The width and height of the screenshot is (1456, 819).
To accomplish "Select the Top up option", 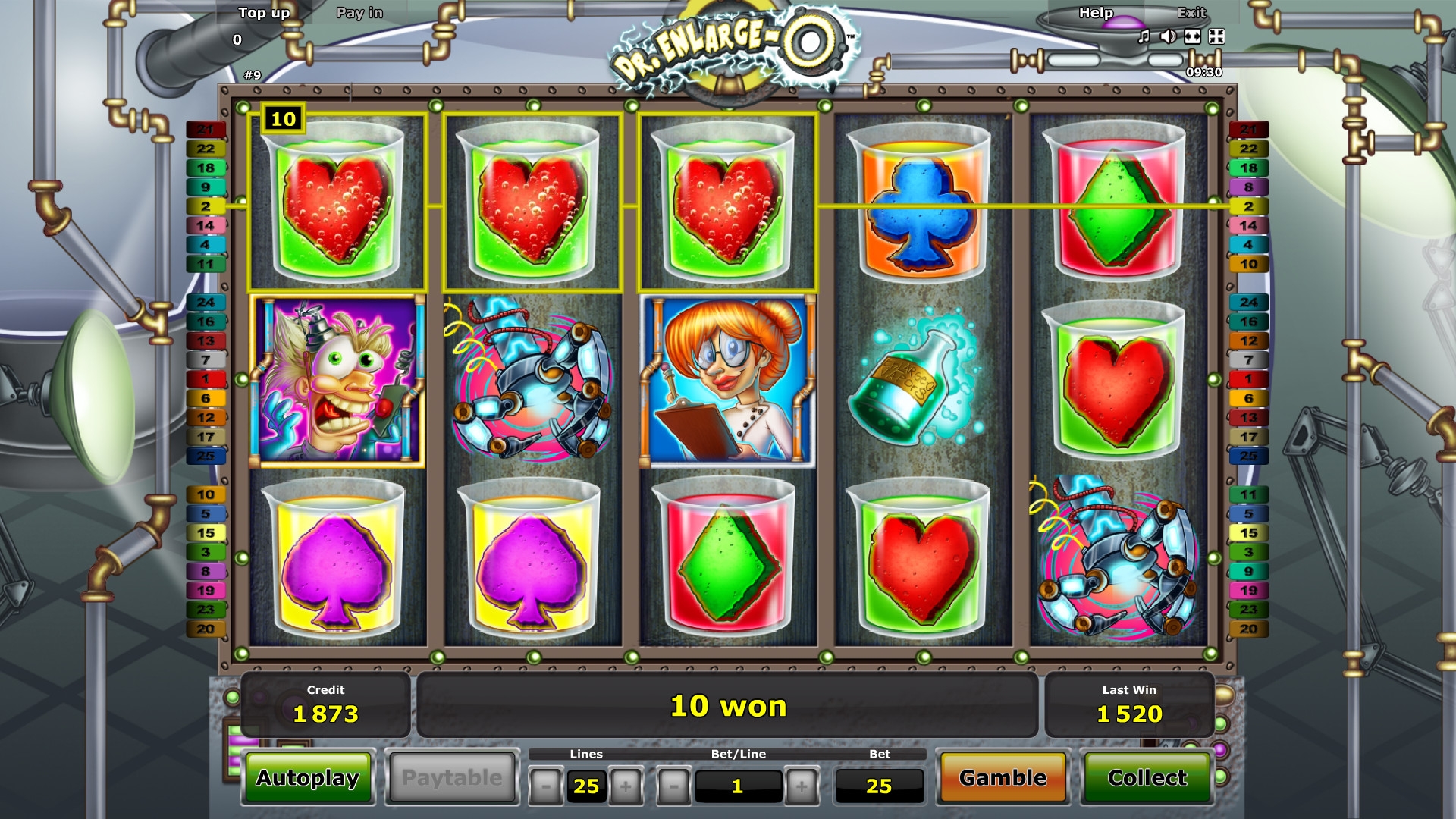I will pos(264,13).
